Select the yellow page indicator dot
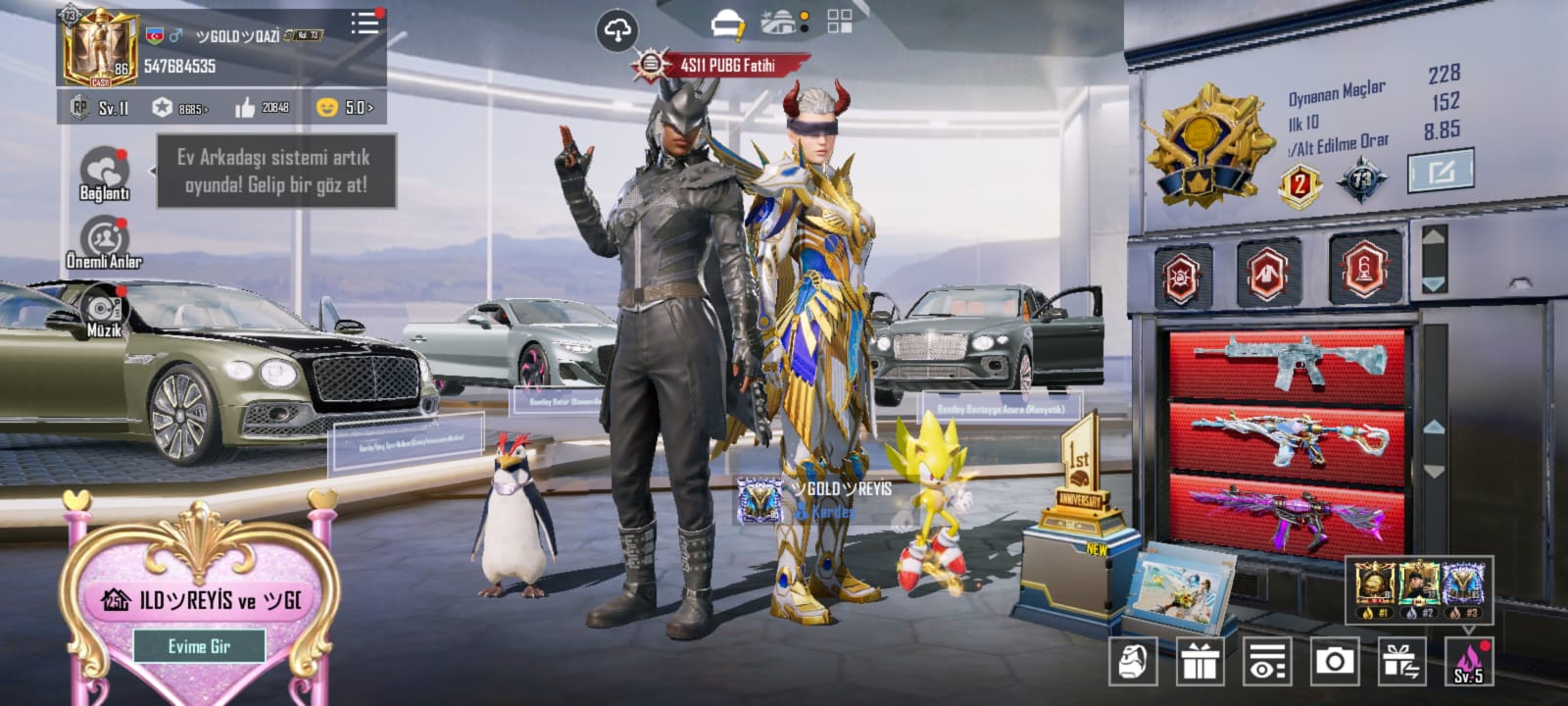 [805, 16]
